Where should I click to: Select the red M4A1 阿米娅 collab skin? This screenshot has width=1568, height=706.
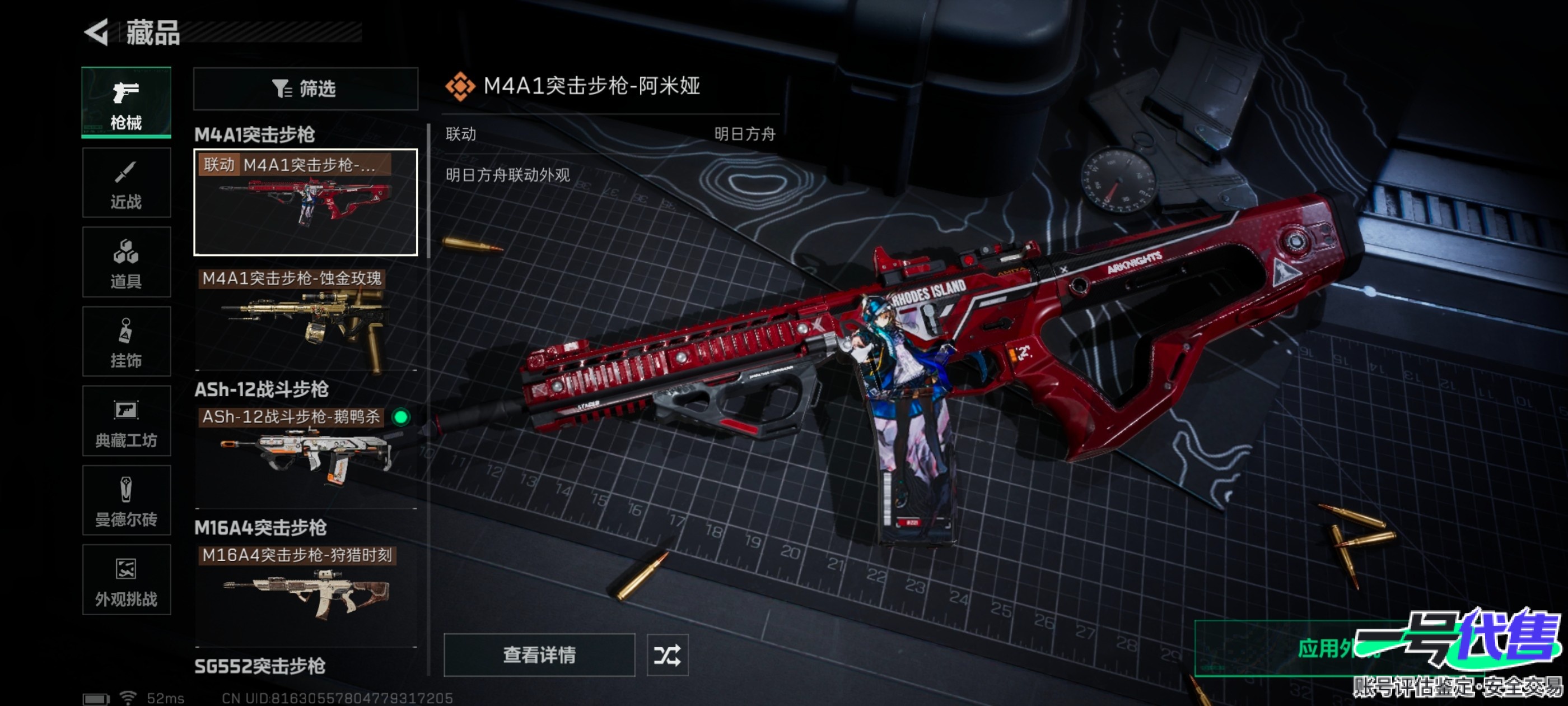[x=306, y=202]
